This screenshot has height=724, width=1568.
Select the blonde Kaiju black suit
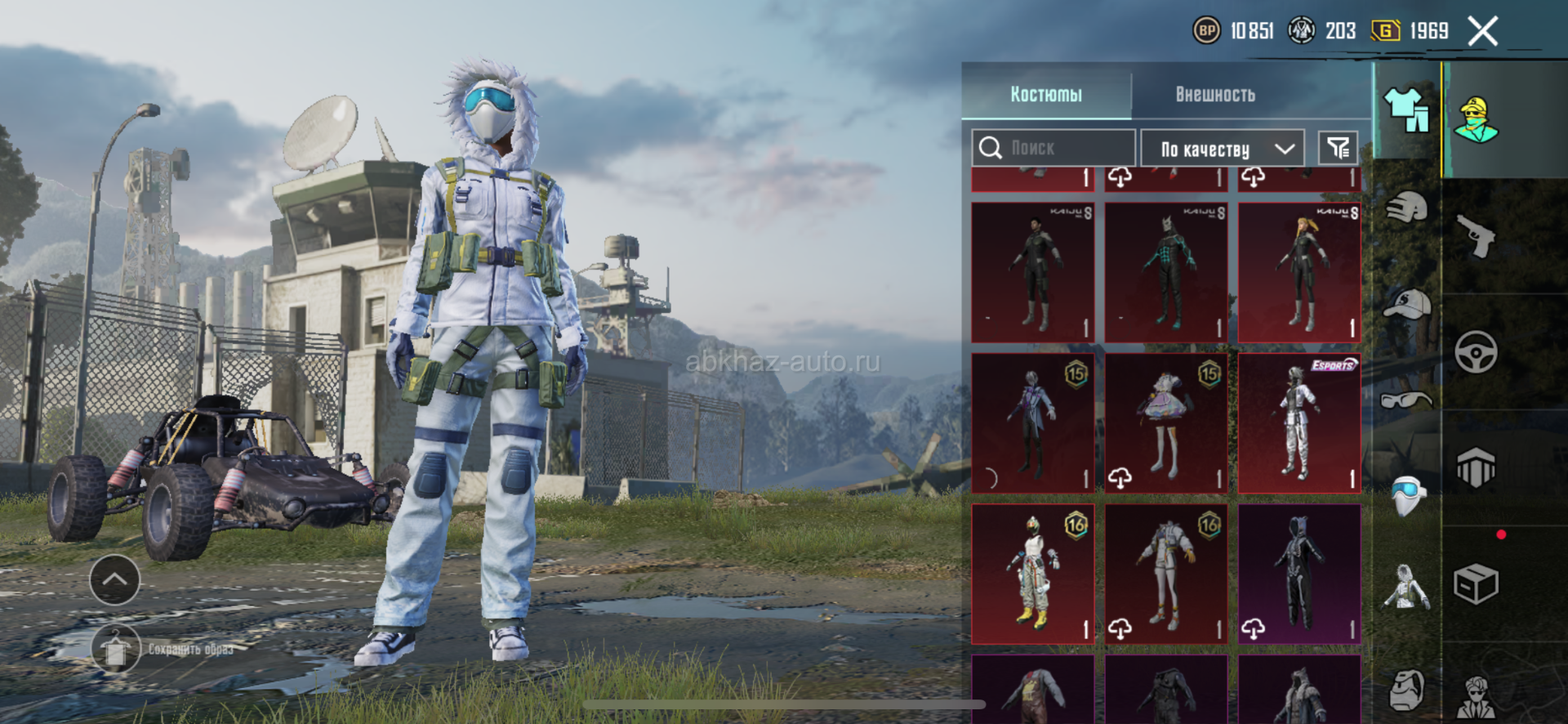point(1298,273)
